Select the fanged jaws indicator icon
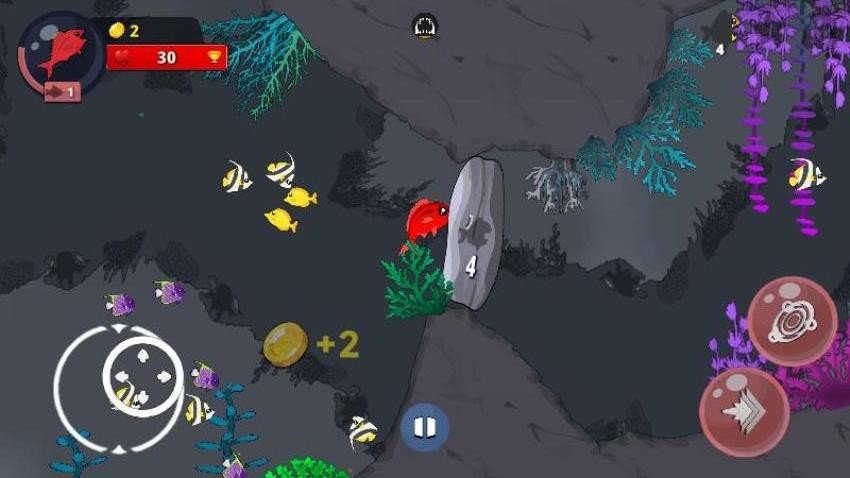This screenshot has width=850, height=478. coord(425,26)
